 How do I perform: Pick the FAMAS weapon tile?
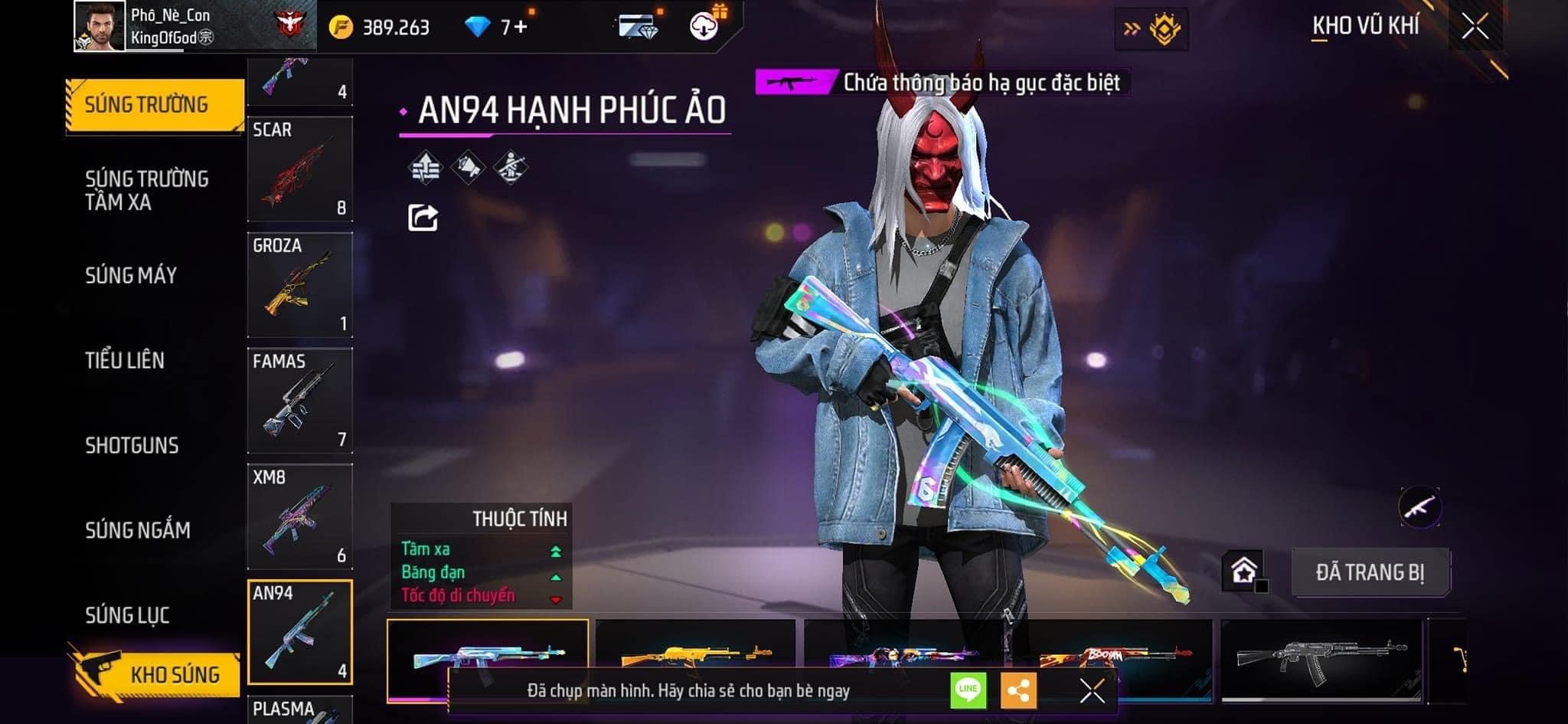[300, 401]
